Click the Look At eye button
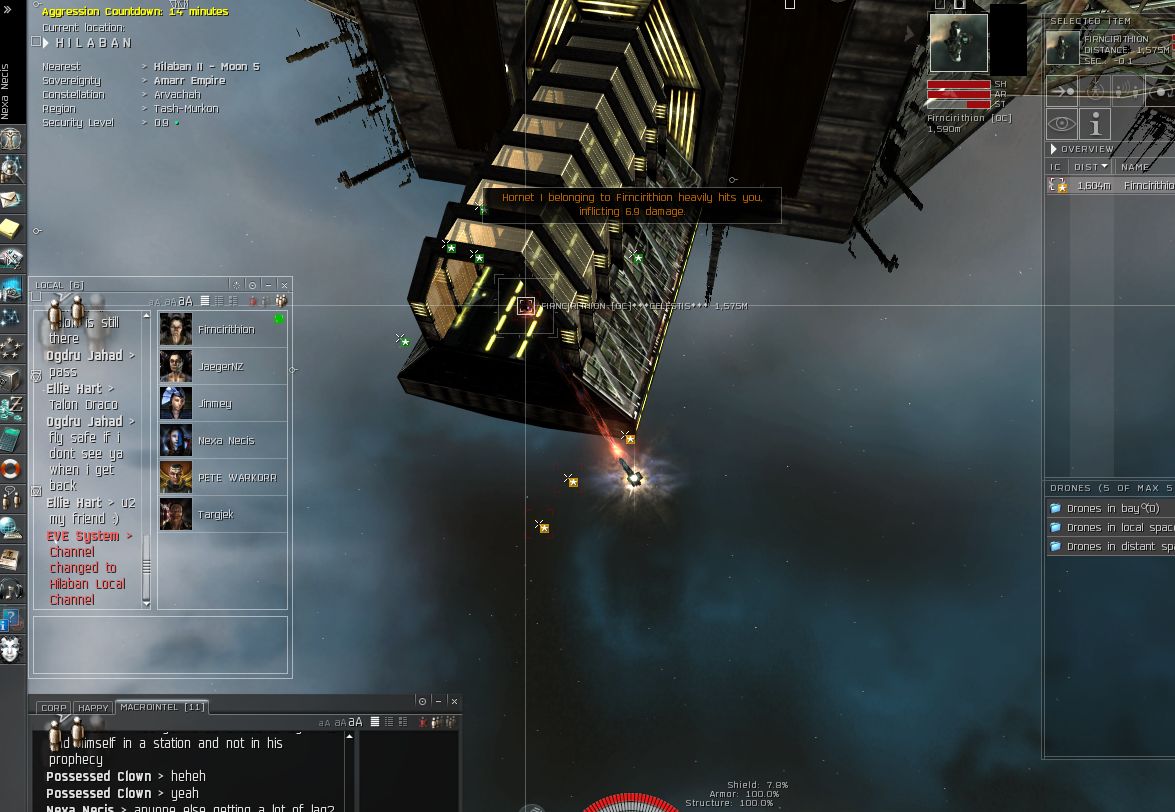Screen dimensions: 1175x812 (1062, 125)
